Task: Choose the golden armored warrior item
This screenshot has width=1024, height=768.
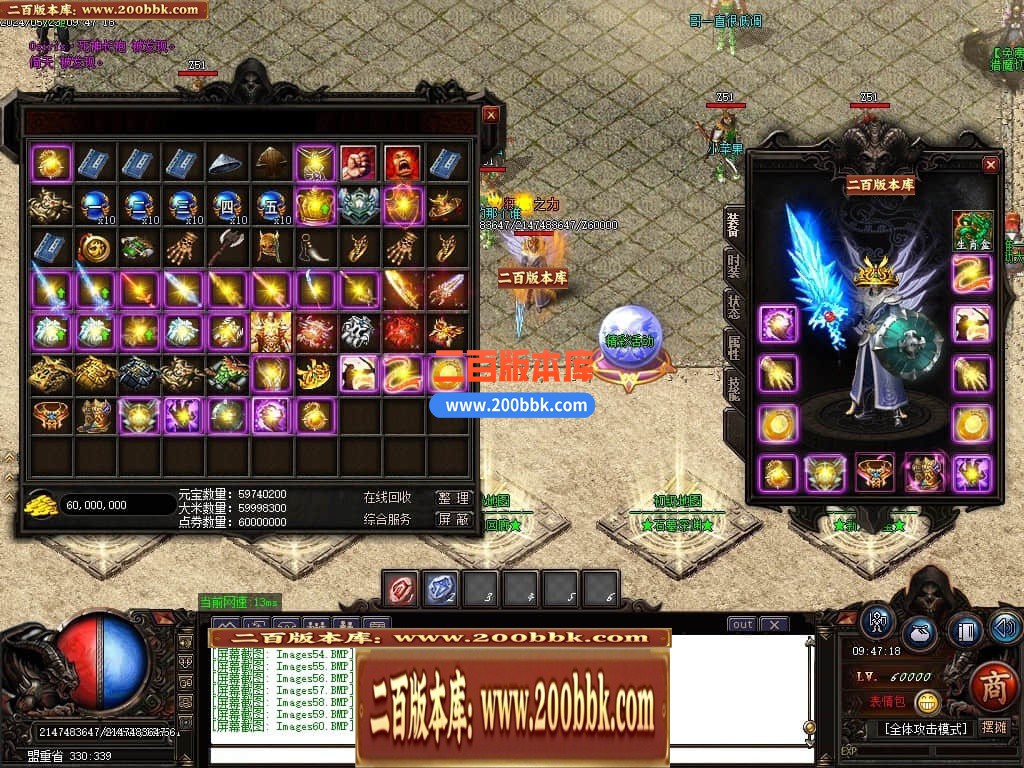Action: point(271,331)
